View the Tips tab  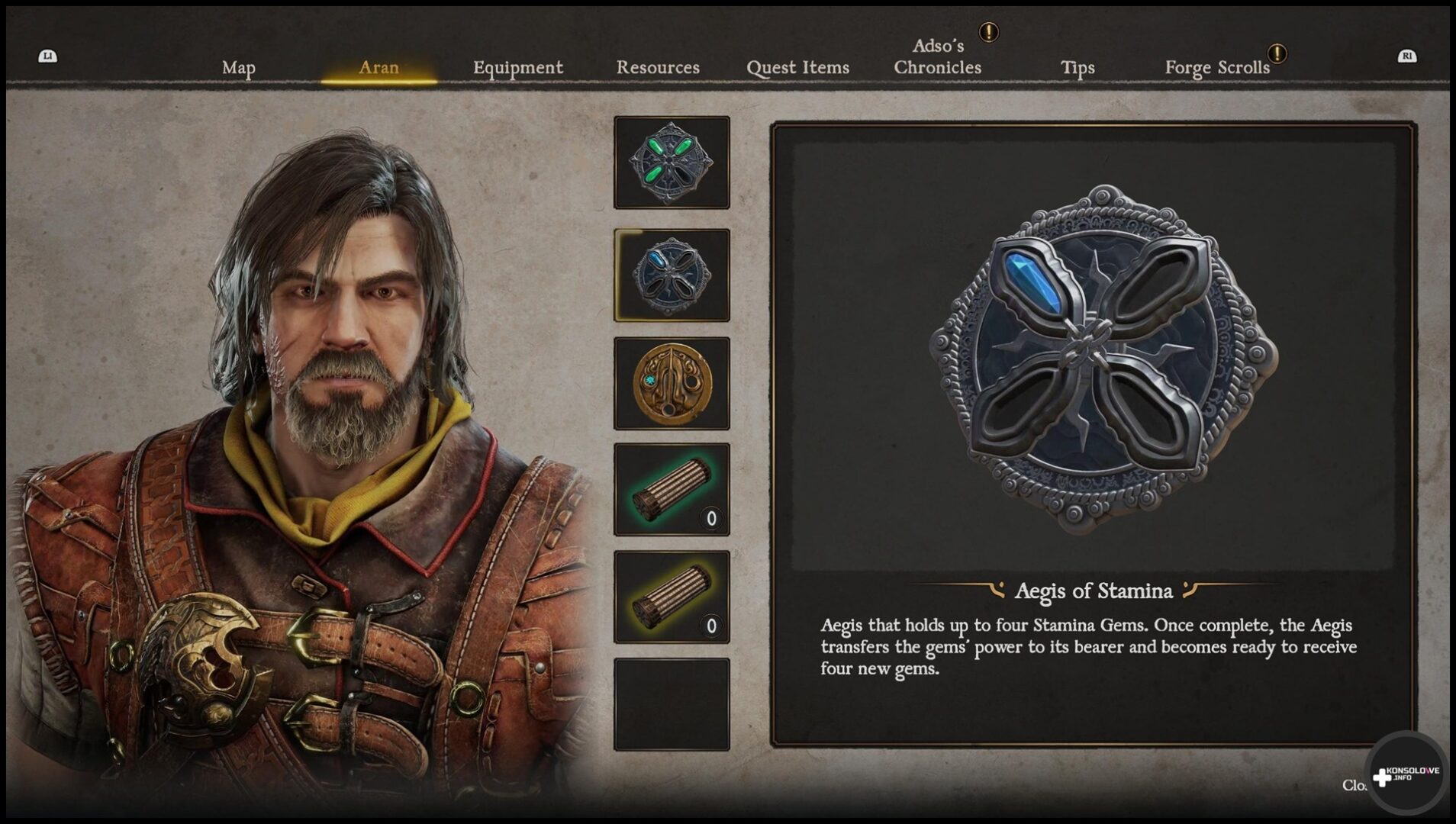click(x=1077, y=68)
